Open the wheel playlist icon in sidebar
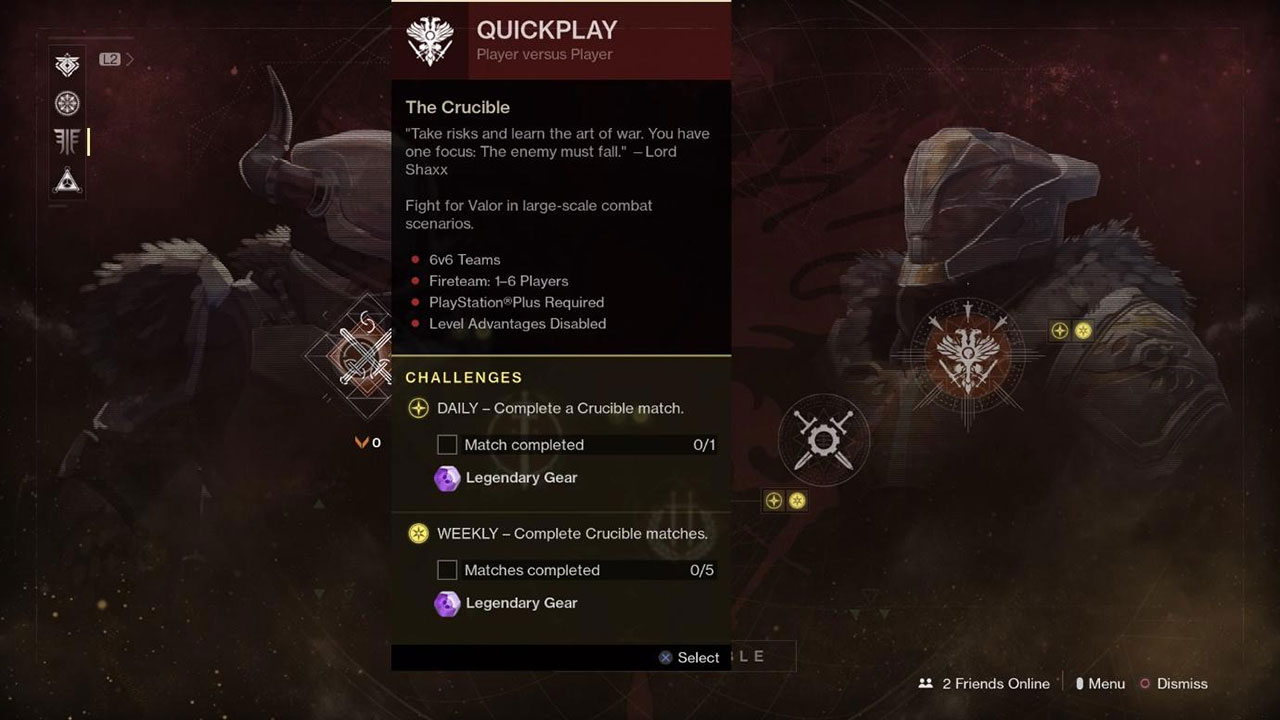 click(66, 102)
